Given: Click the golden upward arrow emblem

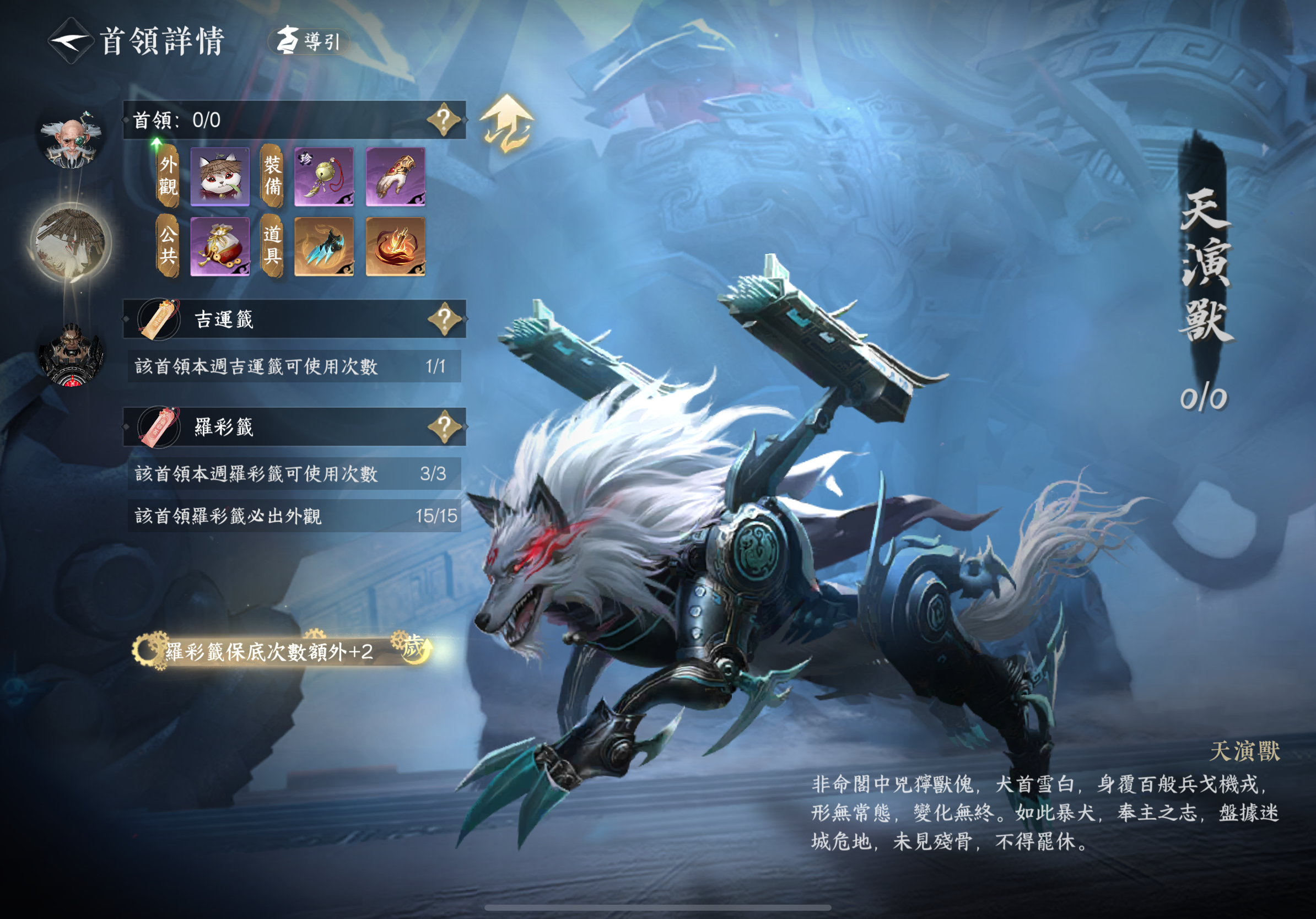Looking at the screenshot, I should tap(506, 124).
